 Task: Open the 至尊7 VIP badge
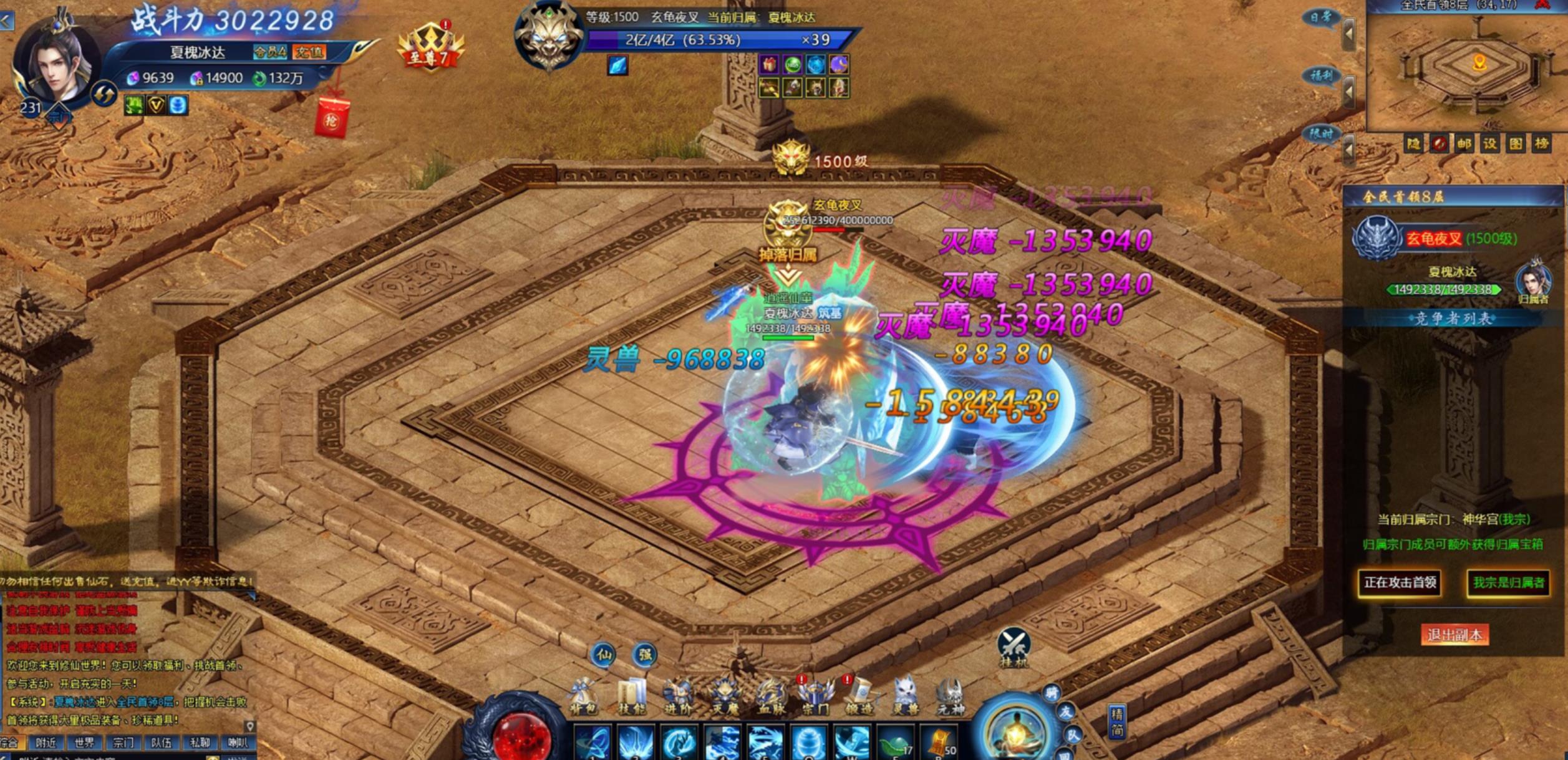pyautogui.click(x=430, y=47)
